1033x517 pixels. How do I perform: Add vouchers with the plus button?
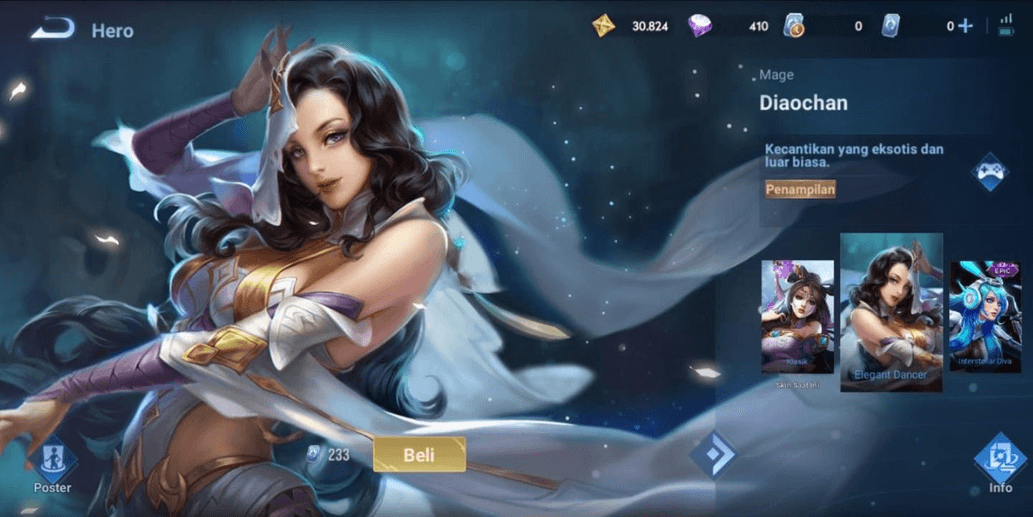pyautogui.click(x=965, y=26)
